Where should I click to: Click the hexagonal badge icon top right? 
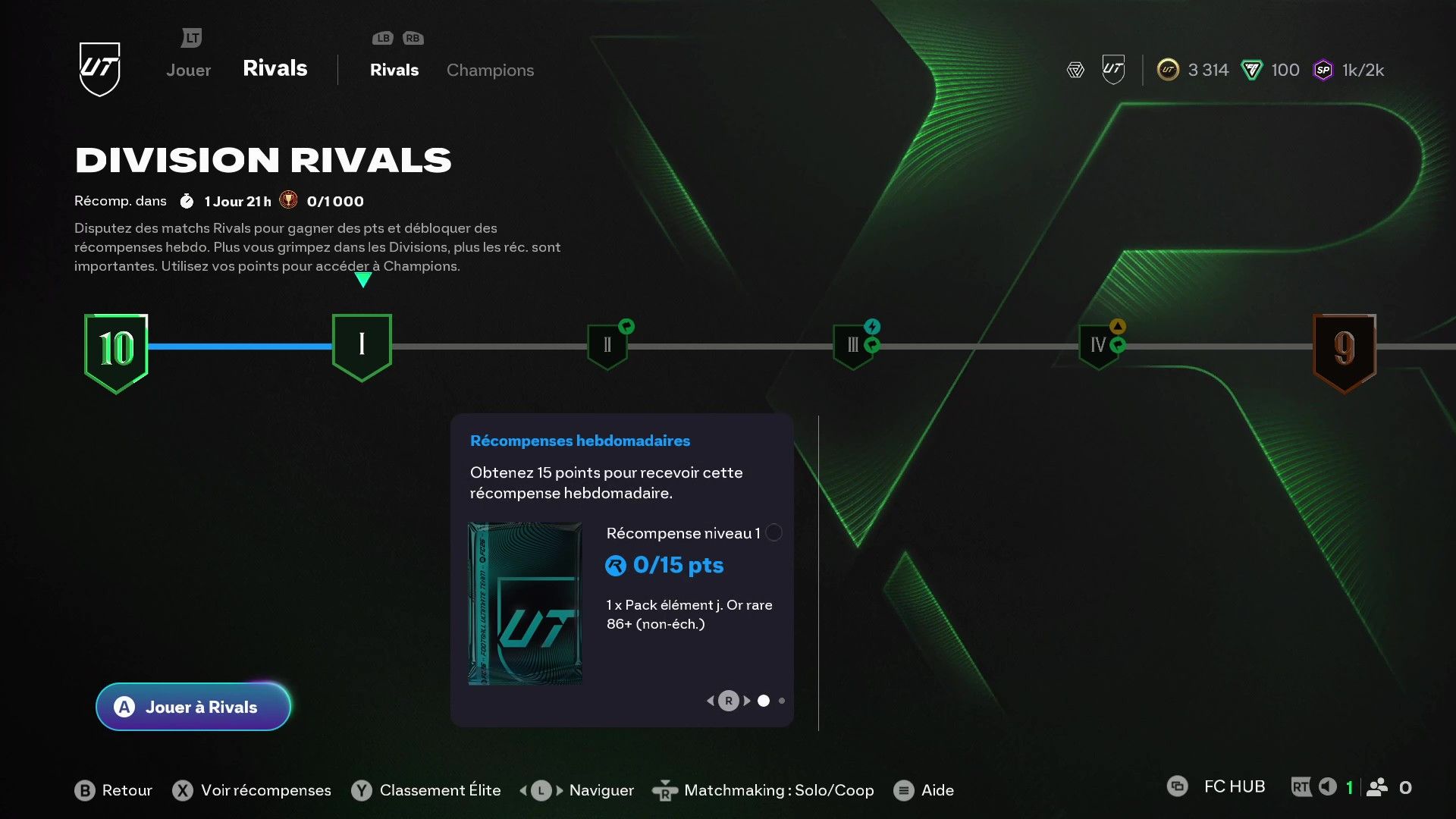(1075, 70)
